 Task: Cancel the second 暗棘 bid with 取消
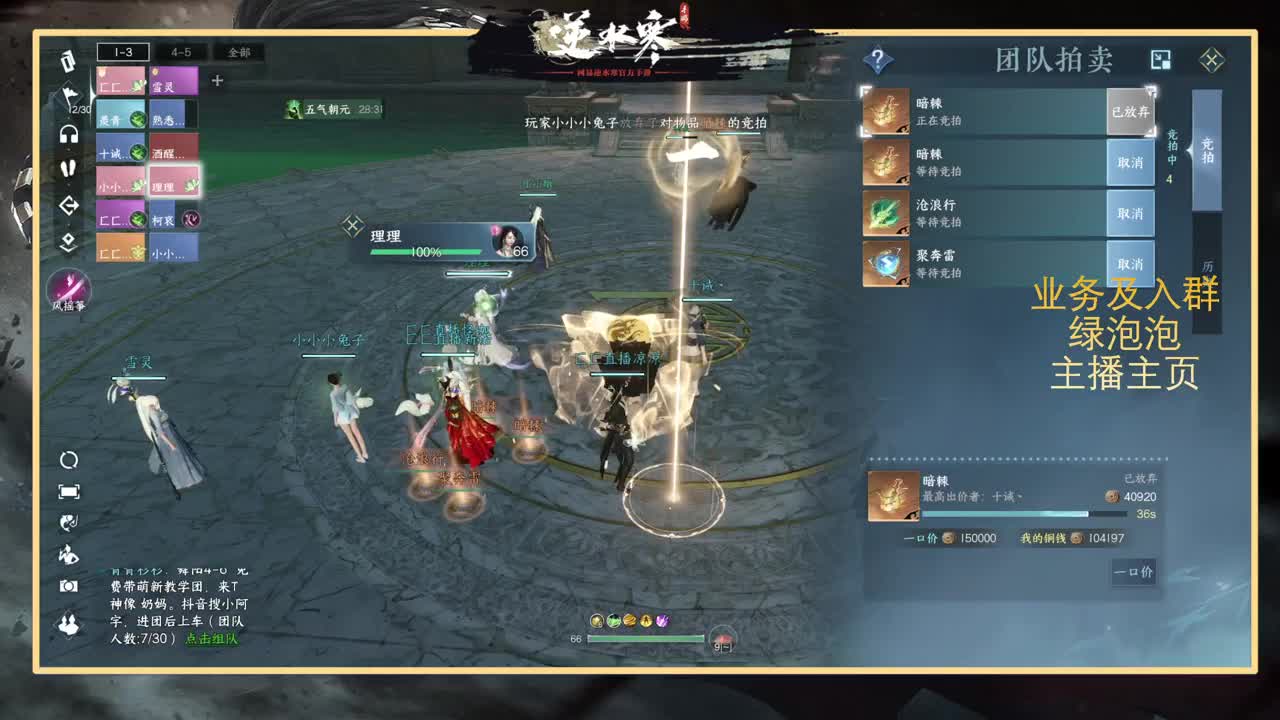[1131, 163]
